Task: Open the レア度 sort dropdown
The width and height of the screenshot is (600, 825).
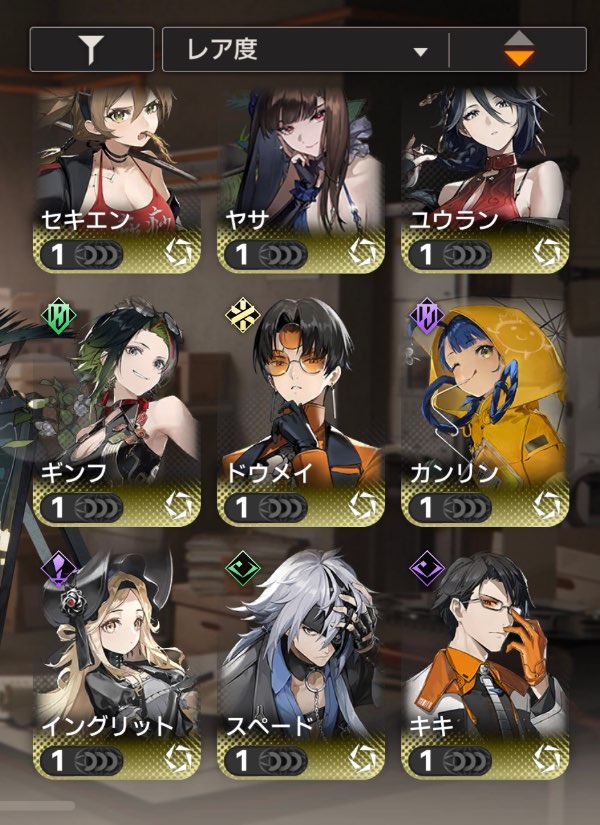Action: pyautogui.click(x=305, y=50)
